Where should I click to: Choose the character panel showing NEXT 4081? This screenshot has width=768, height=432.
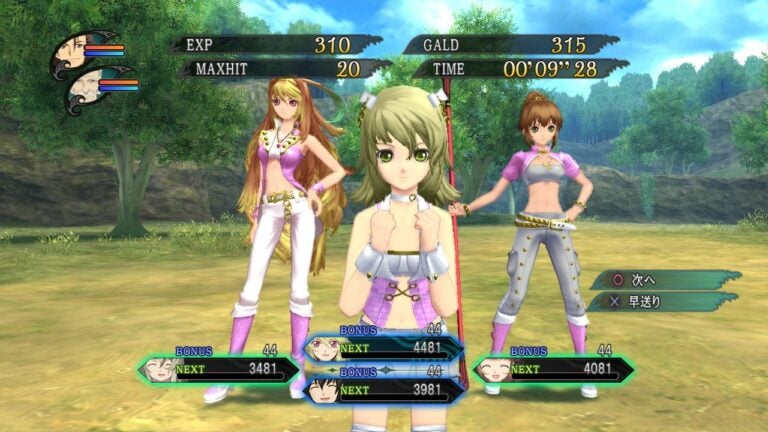(x=553, y=369)
